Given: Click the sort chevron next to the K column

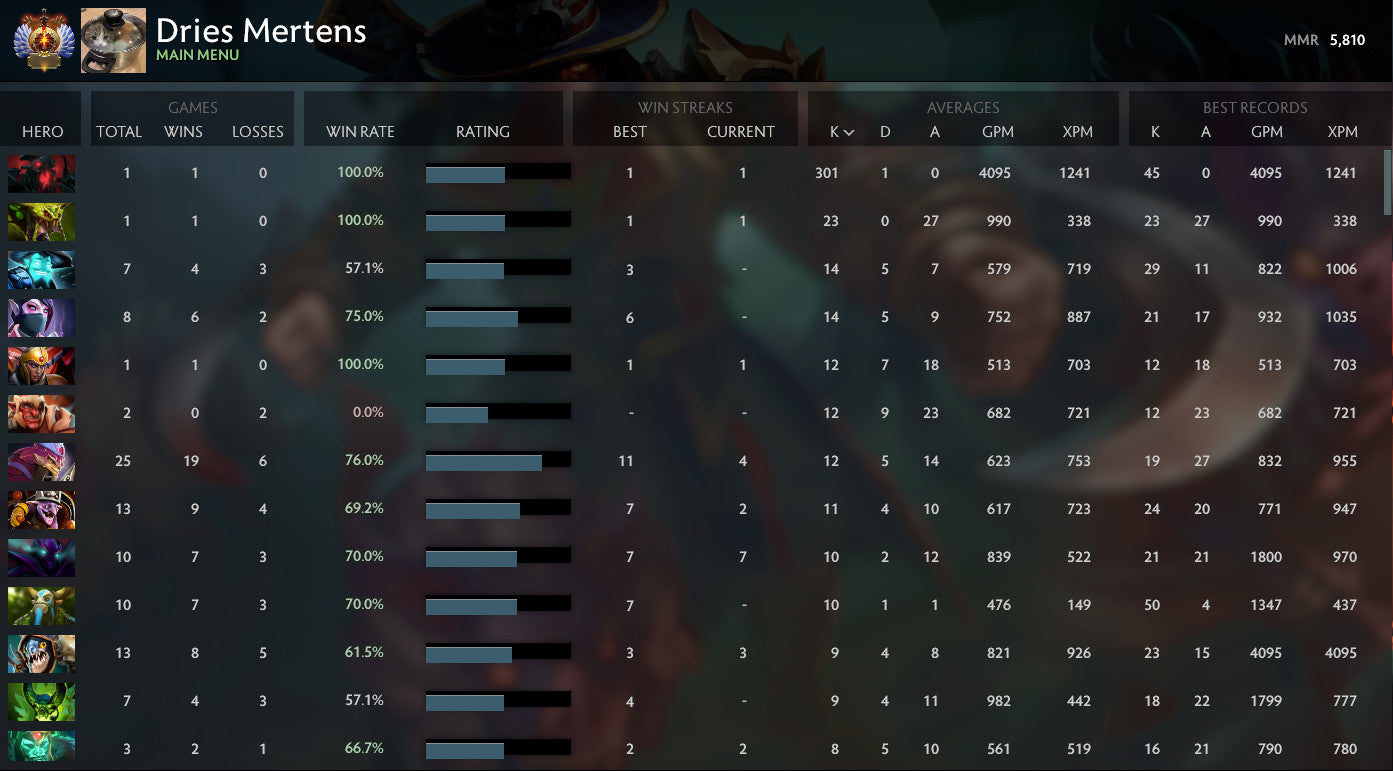Looking at the screenshot, I should pyautogui.click(x=846, y=131).
